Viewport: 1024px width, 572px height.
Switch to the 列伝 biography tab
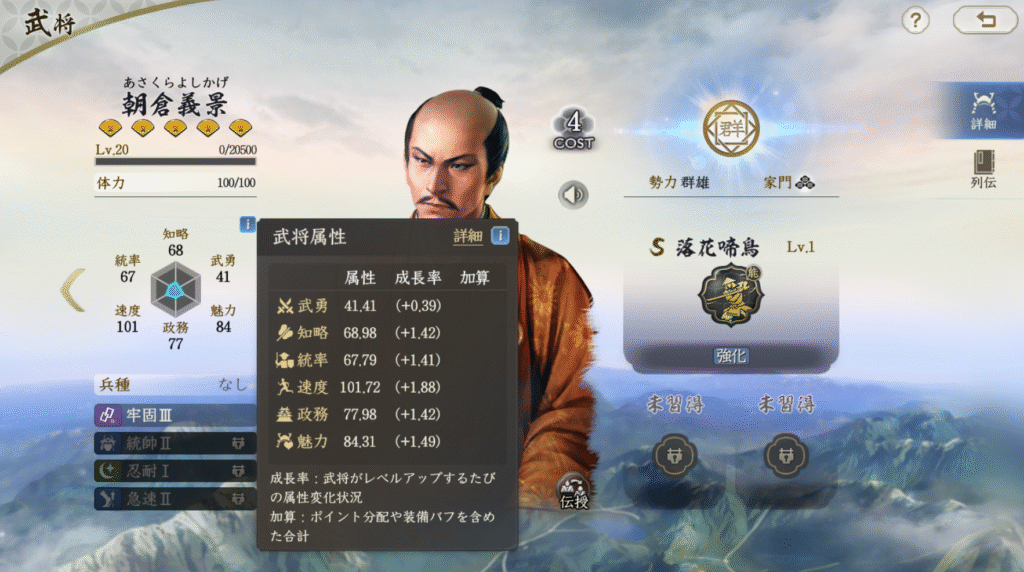click(983, 170)
